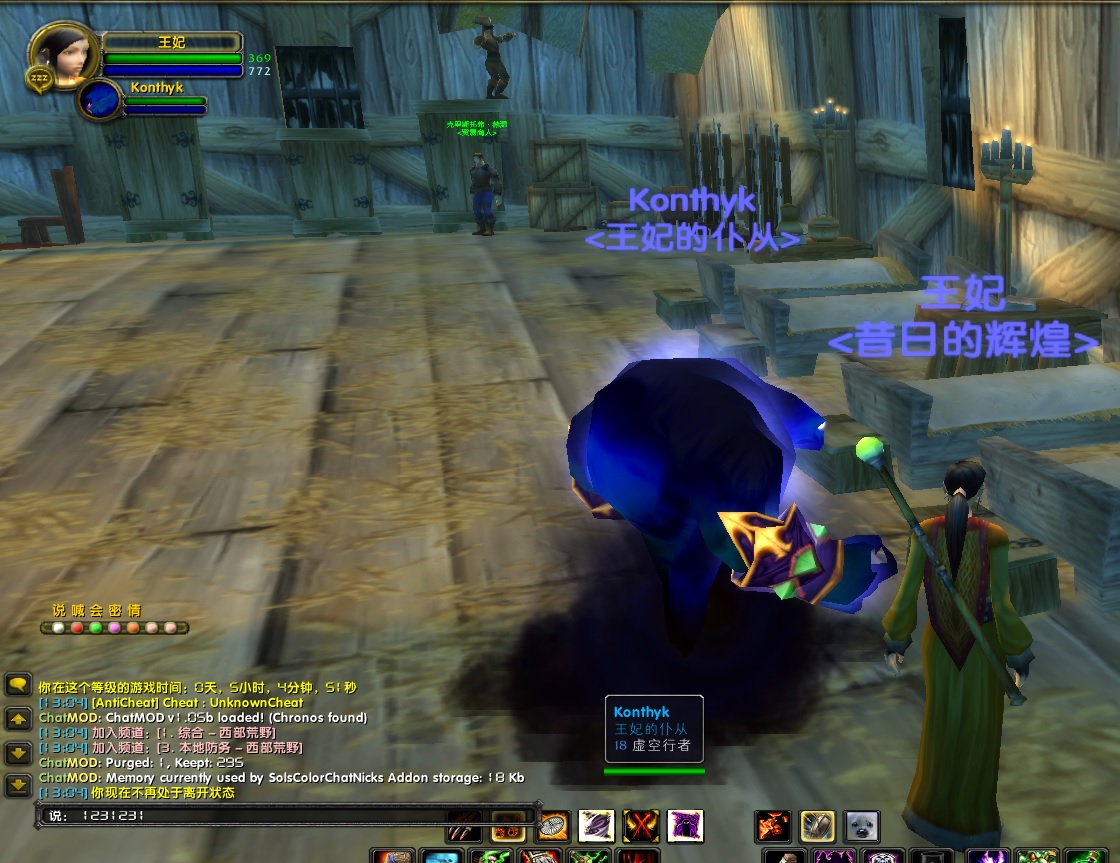This screenshot has height=863, width=1120.
Task: Open the chat menu speech bubble button
Action: point(18,685)
